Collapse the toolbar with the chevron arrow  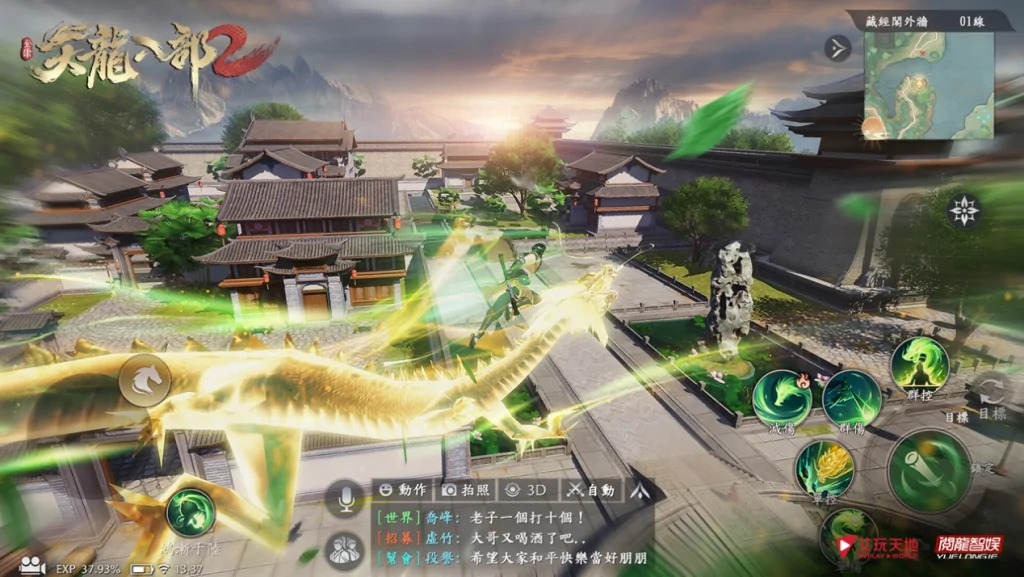638,490
